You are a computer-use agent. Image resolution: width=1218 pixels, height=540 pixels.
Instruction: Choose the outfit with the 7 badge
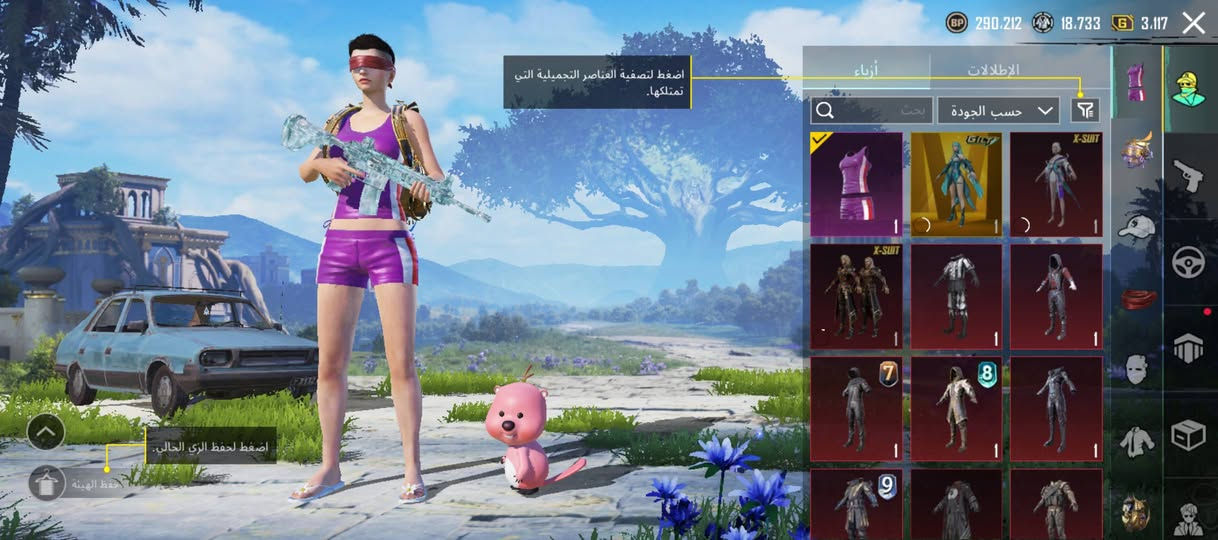856,409
